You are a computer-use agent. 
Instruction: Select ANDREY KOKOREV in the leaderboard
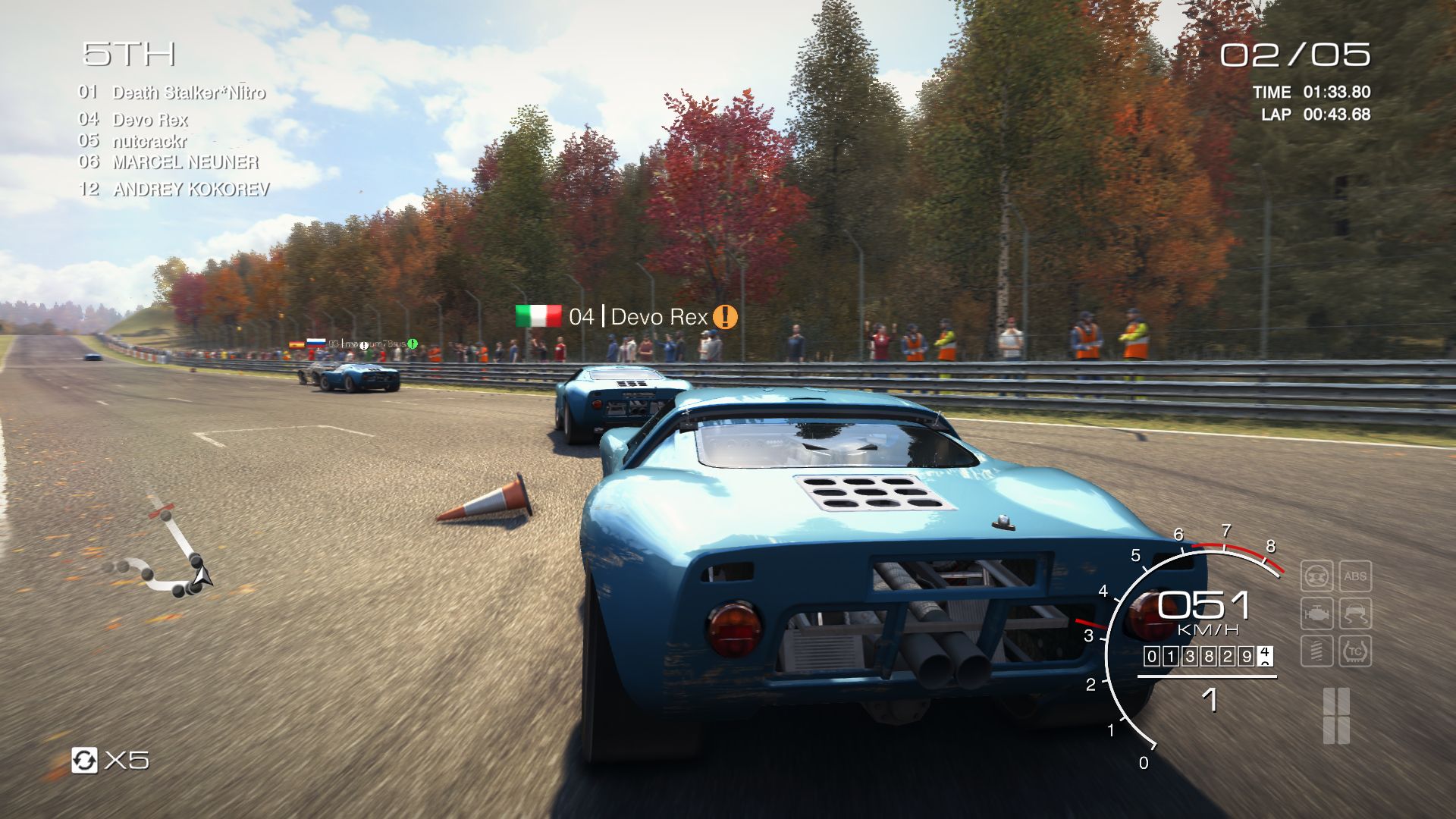click(191, 190)
